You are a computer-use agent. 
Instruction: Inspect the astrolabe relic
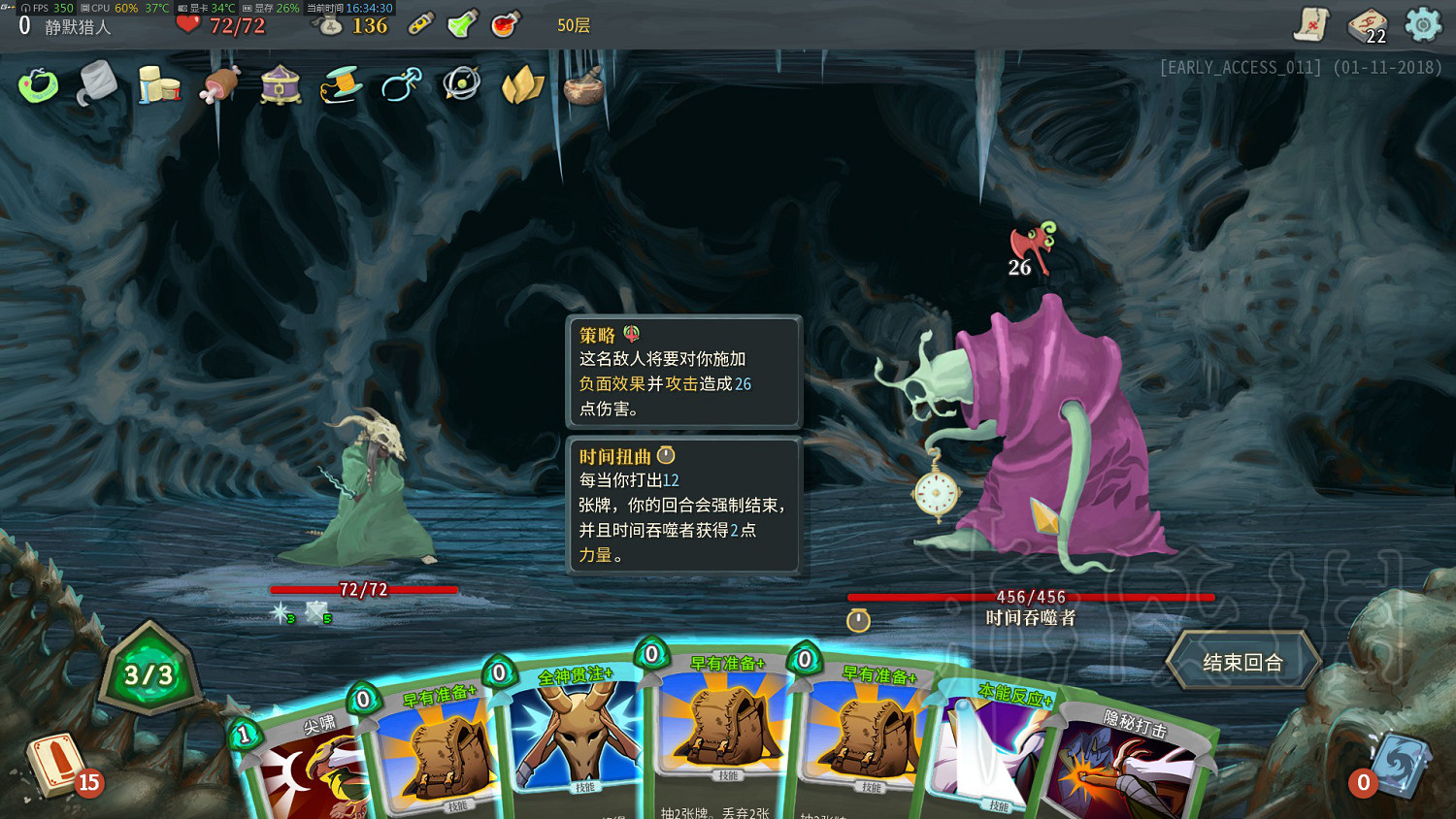coord(461,84)
